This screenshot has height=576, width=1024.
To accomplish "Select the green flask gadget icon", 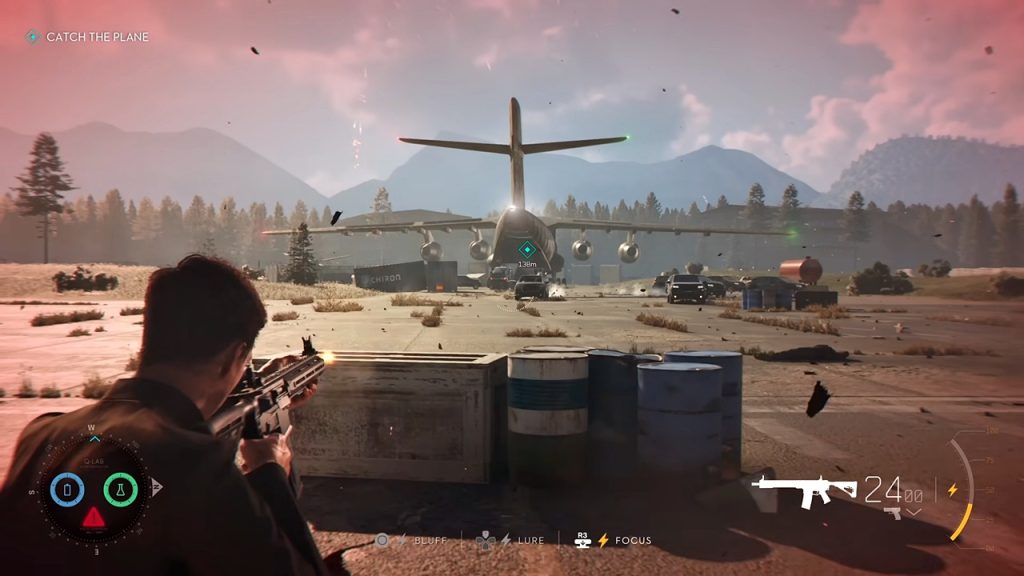I will [120, 489].
